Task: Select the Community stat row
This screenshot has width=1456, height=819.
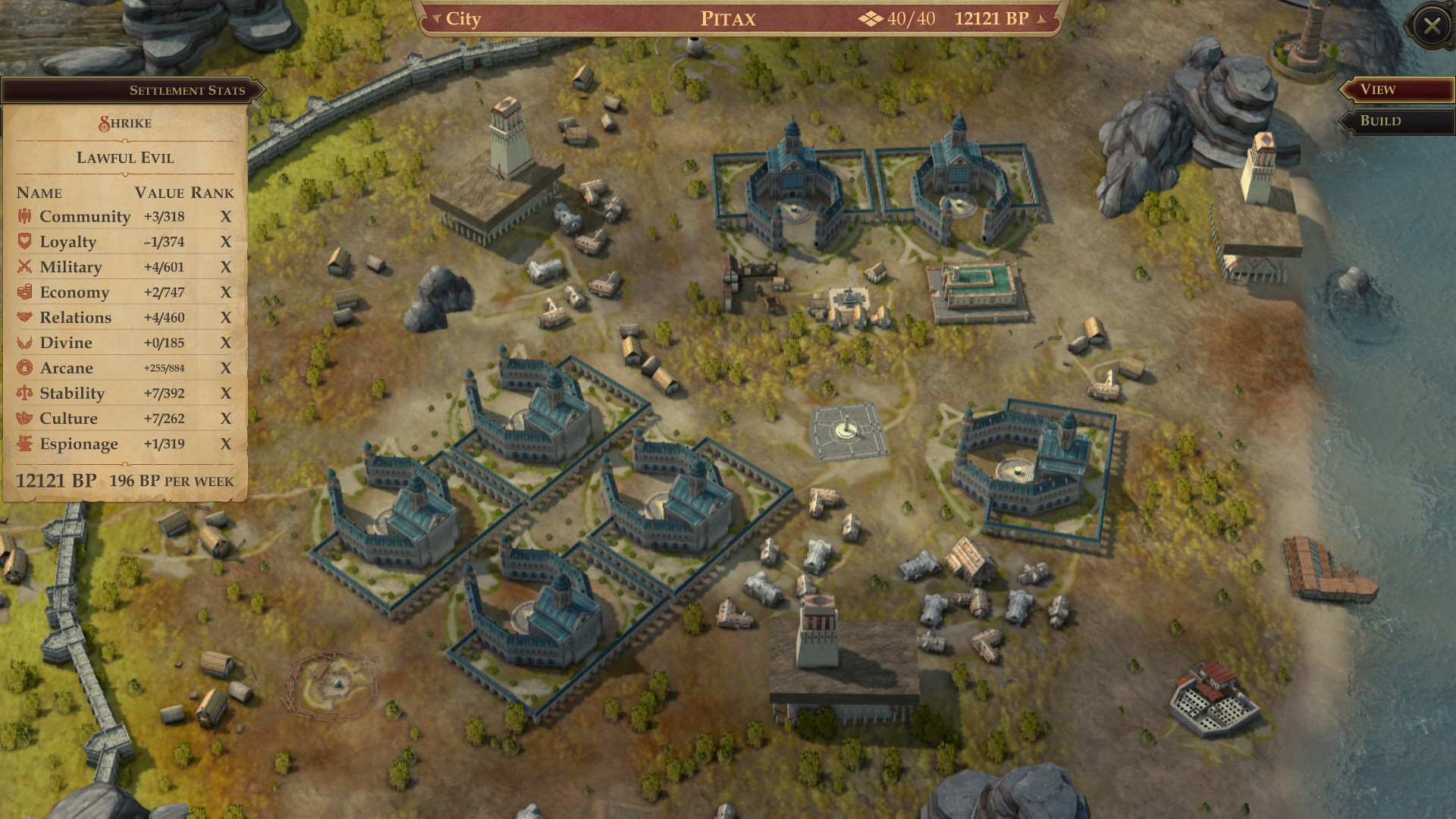Action: tap(125, 217)
